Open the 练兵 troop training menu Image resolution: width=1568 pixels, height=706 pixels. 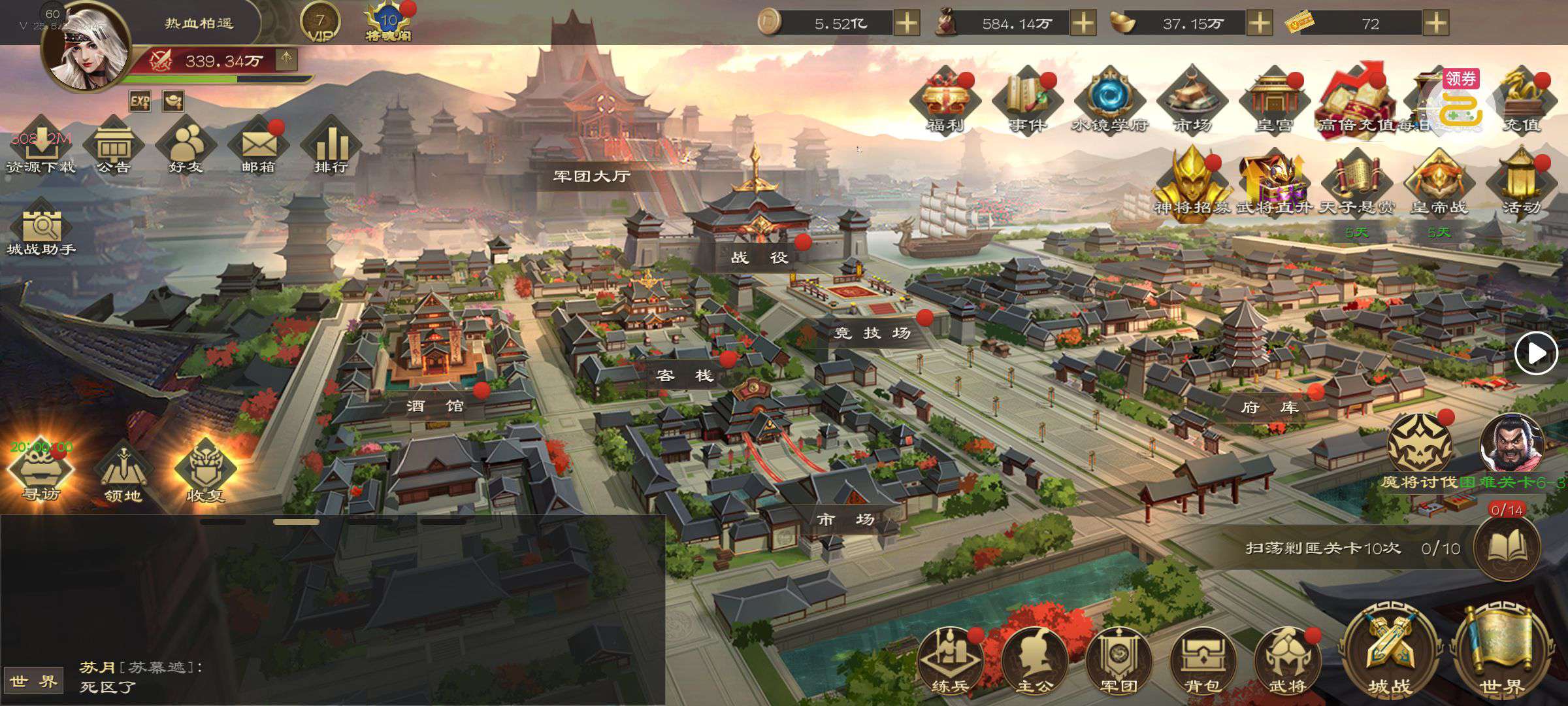(949, 660)
